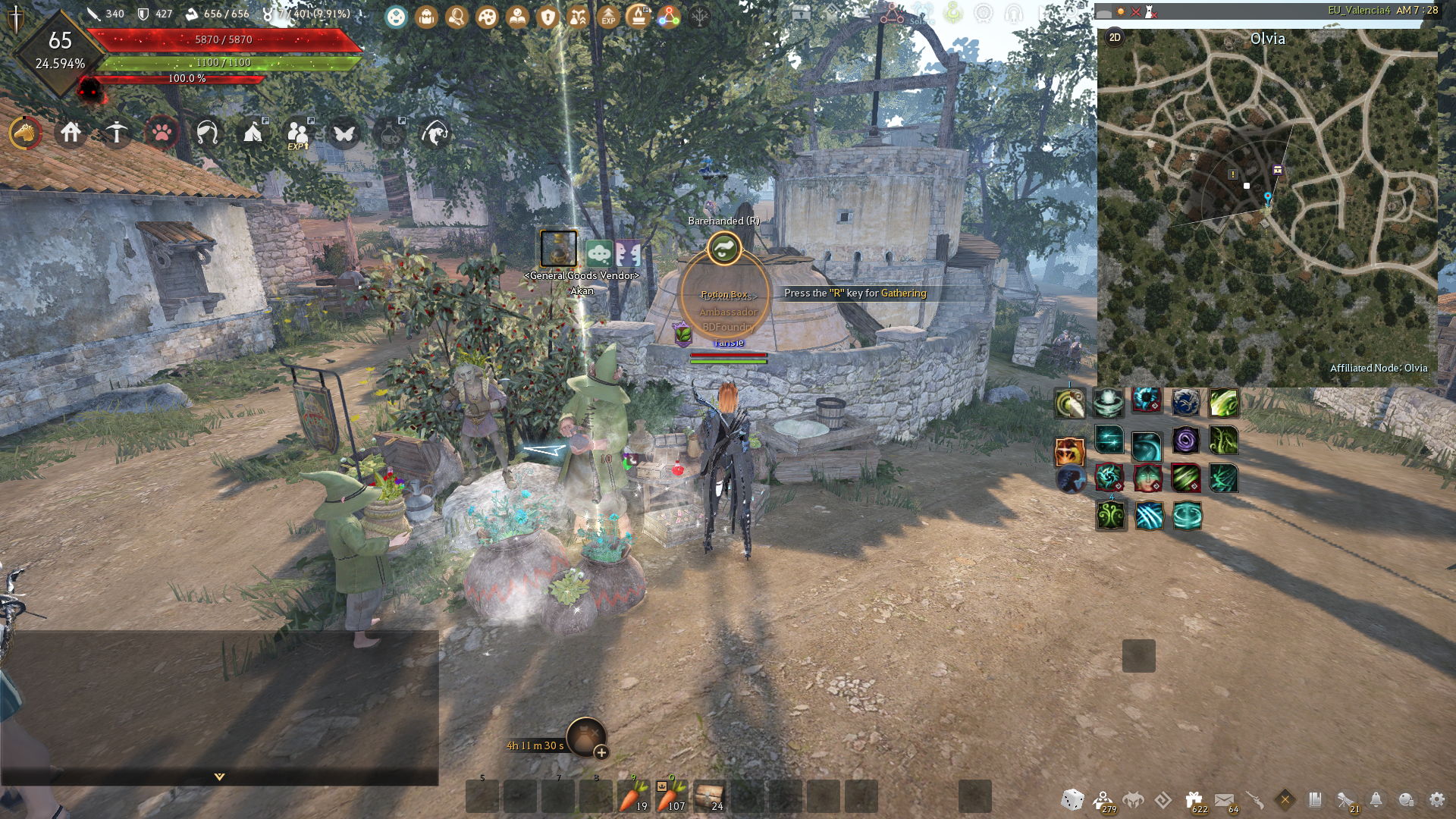This screenshot has height=819, width=1456.
Task: Expand the chat window arrow
Action: pyautogui.click(x=219, y=777)
